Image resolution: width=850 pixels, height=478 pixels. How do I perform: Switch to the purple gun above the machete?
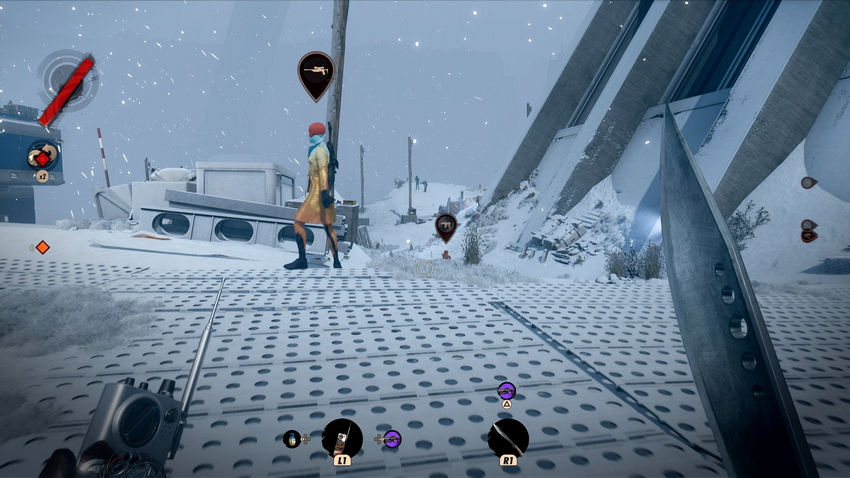(506, 390)
